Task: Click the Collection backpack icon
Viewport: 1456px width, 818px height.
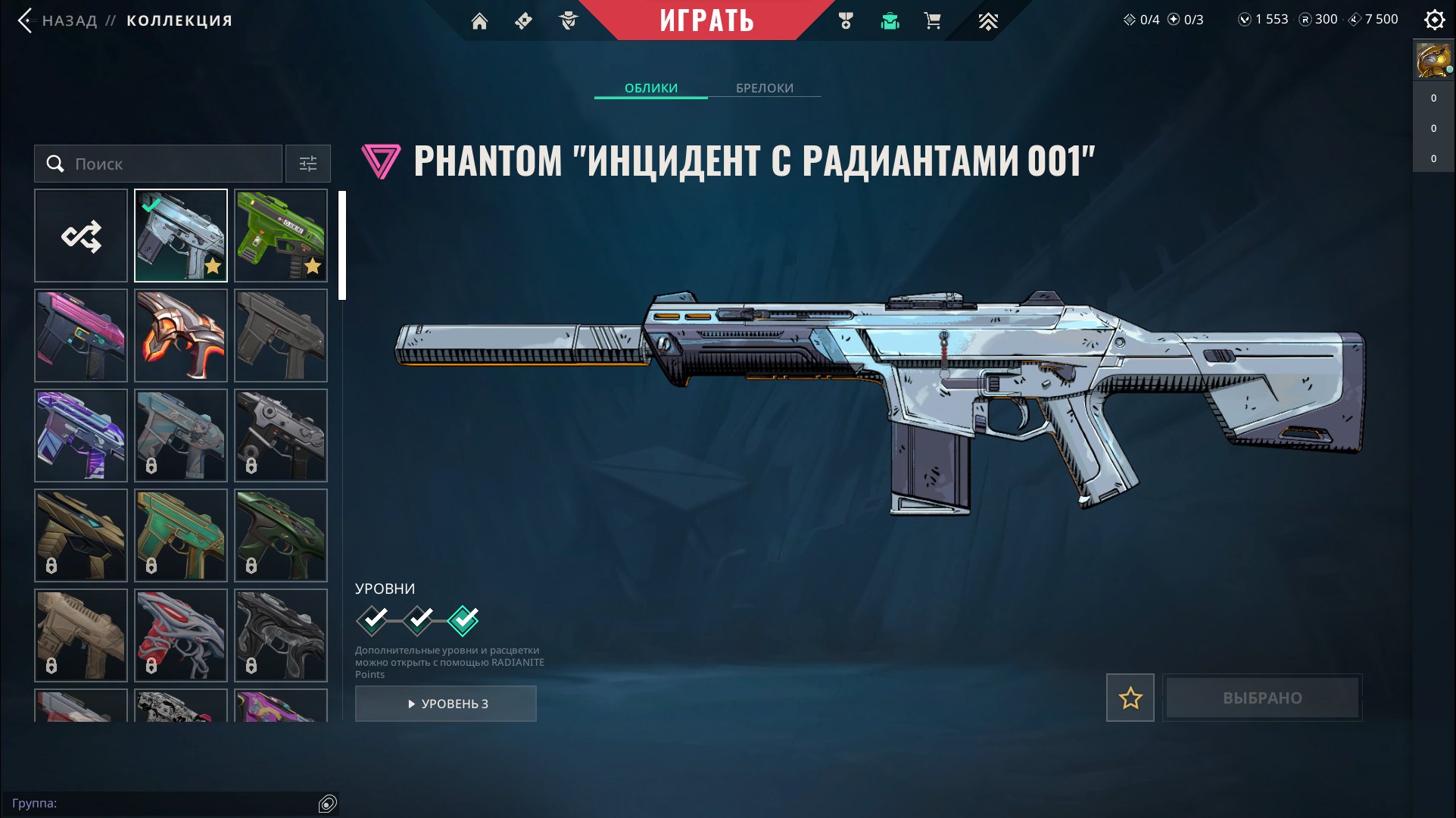Action: (890, 20)
